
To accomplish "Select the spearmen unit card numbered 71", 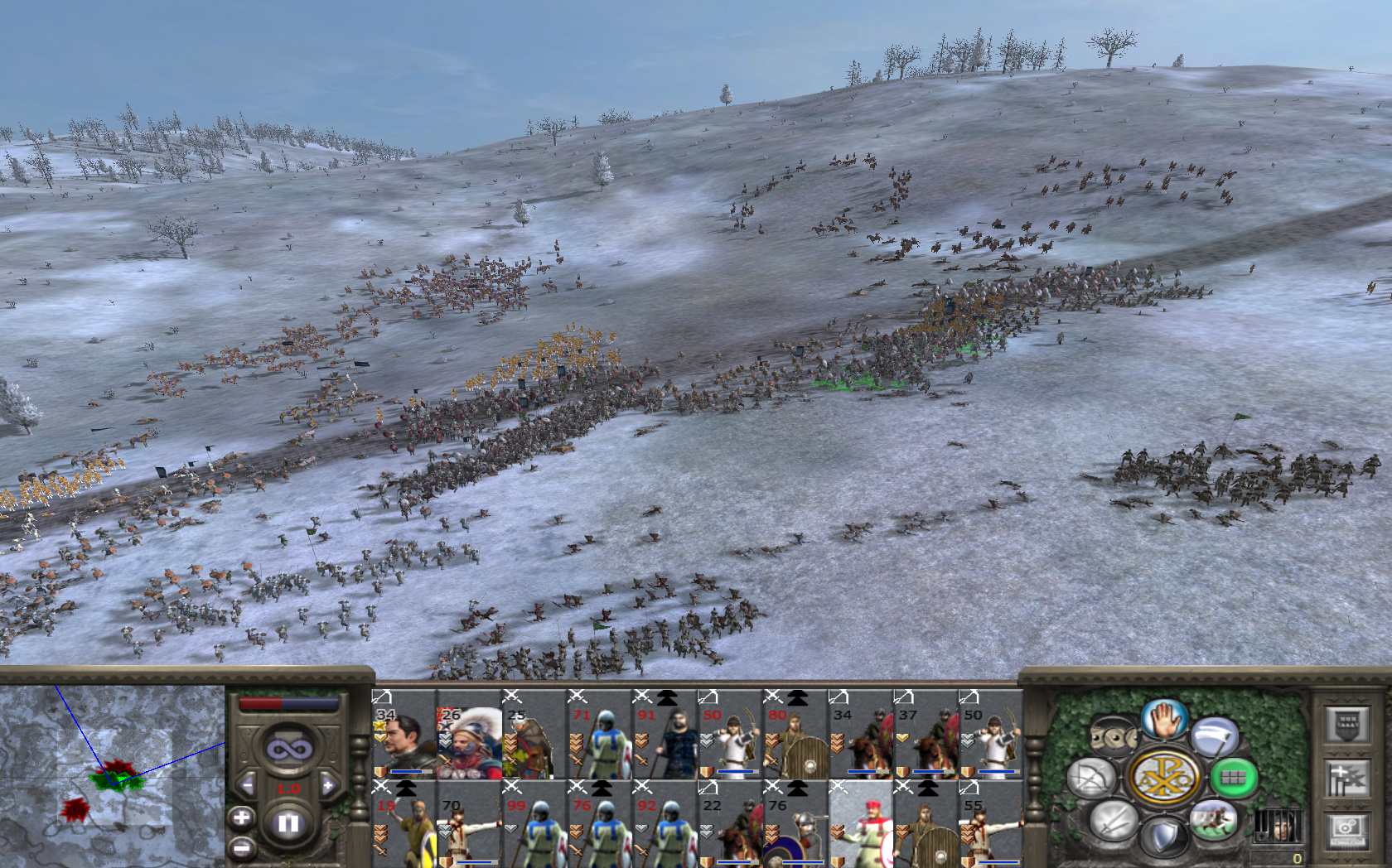I will click(599, 734).
